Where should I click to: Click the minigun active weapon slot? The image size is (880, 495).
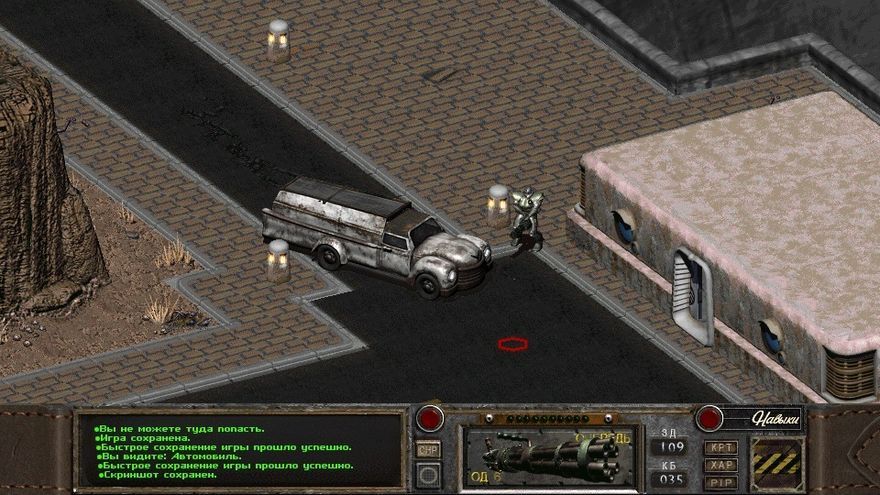[547, 457]
